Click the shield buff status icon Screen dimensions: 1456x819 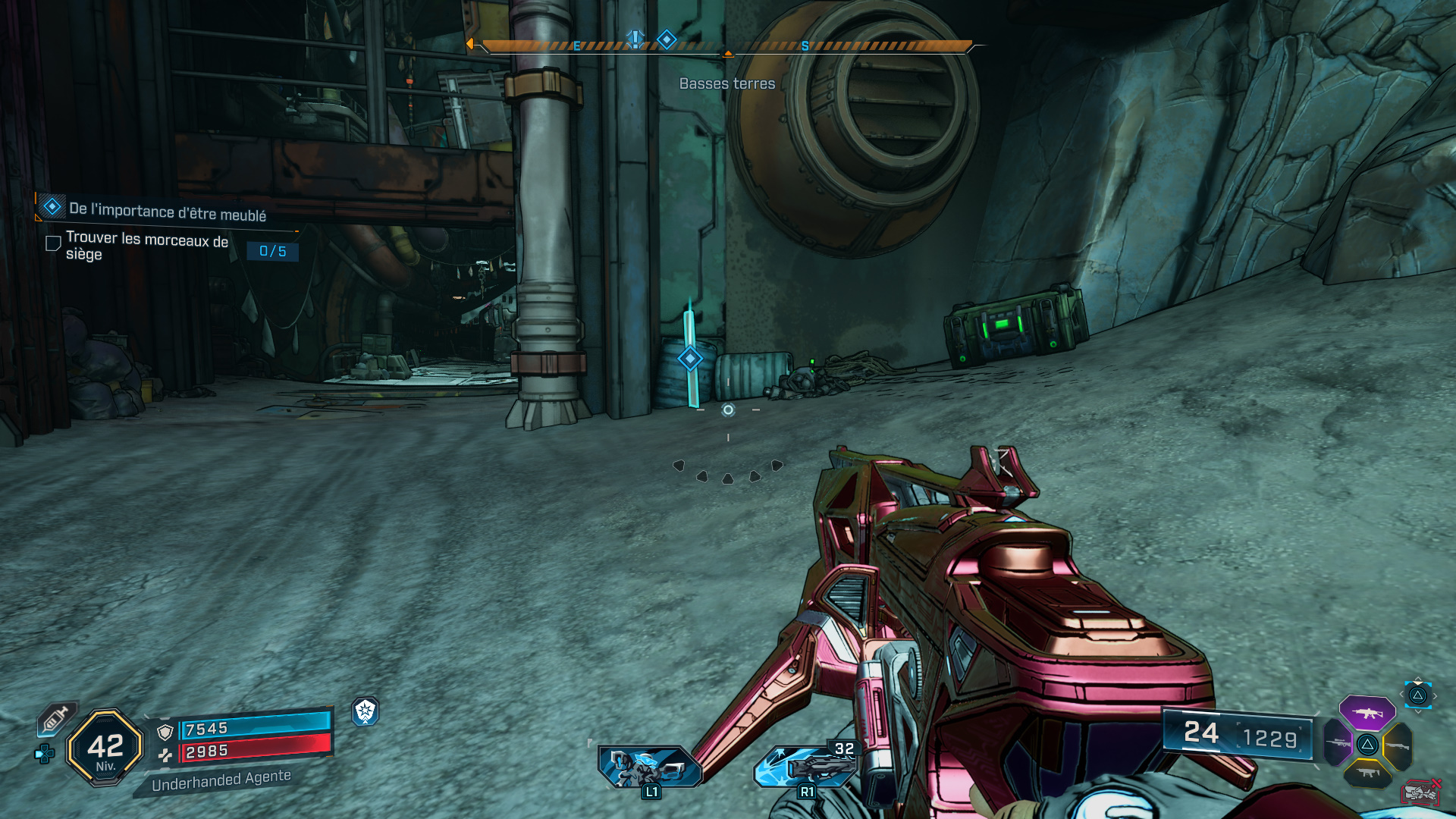[366, 711]
